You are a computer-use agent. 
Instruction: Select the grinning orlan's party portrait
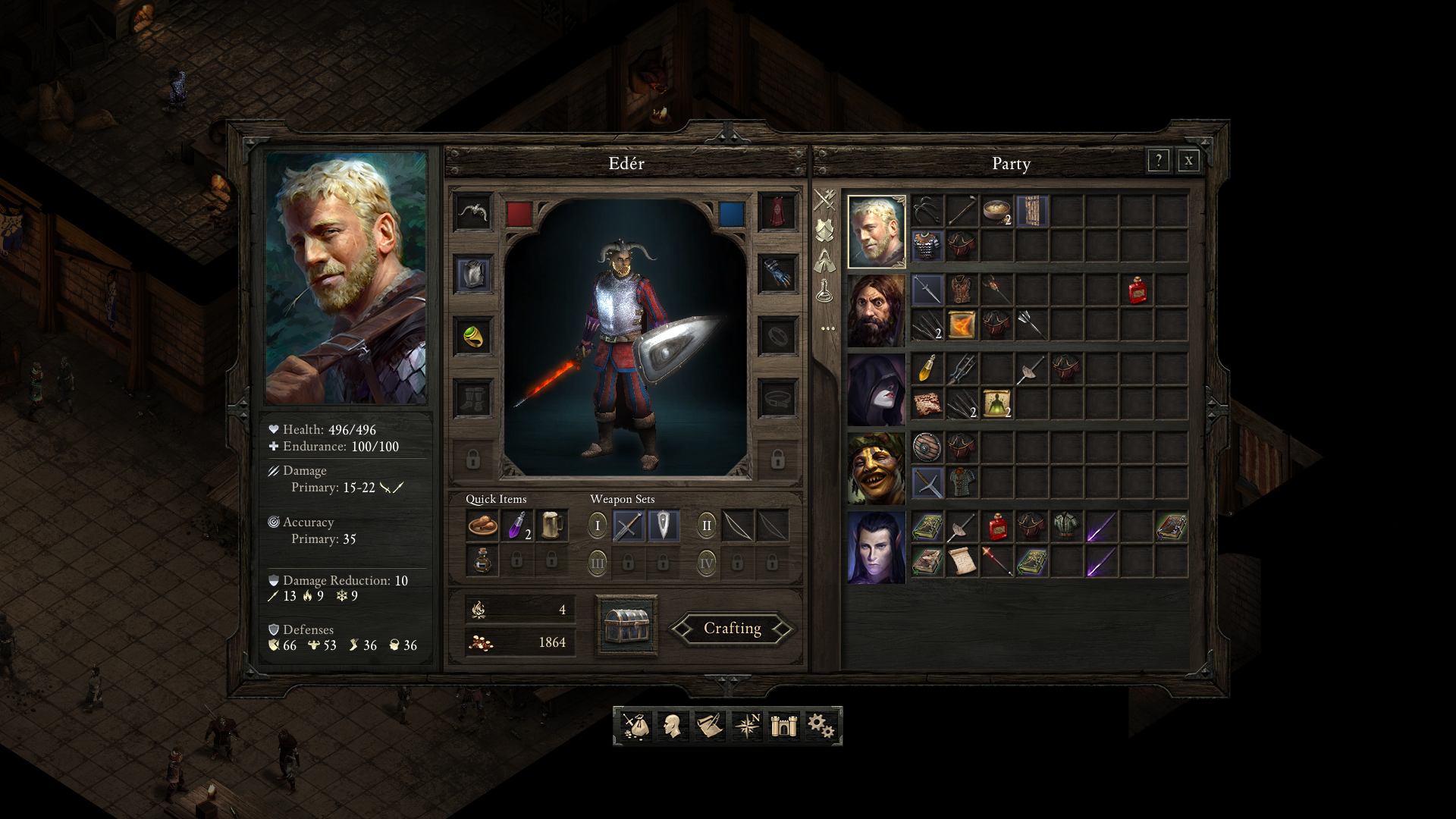(877, 469)
